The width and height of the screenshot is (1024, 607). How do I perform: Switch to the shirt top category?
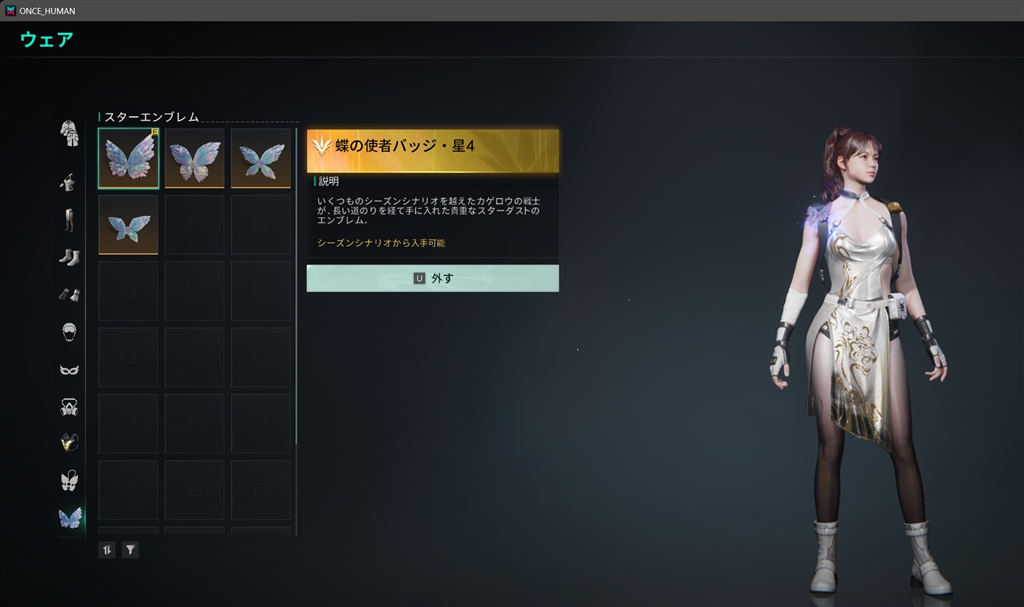tap(69, 182)
